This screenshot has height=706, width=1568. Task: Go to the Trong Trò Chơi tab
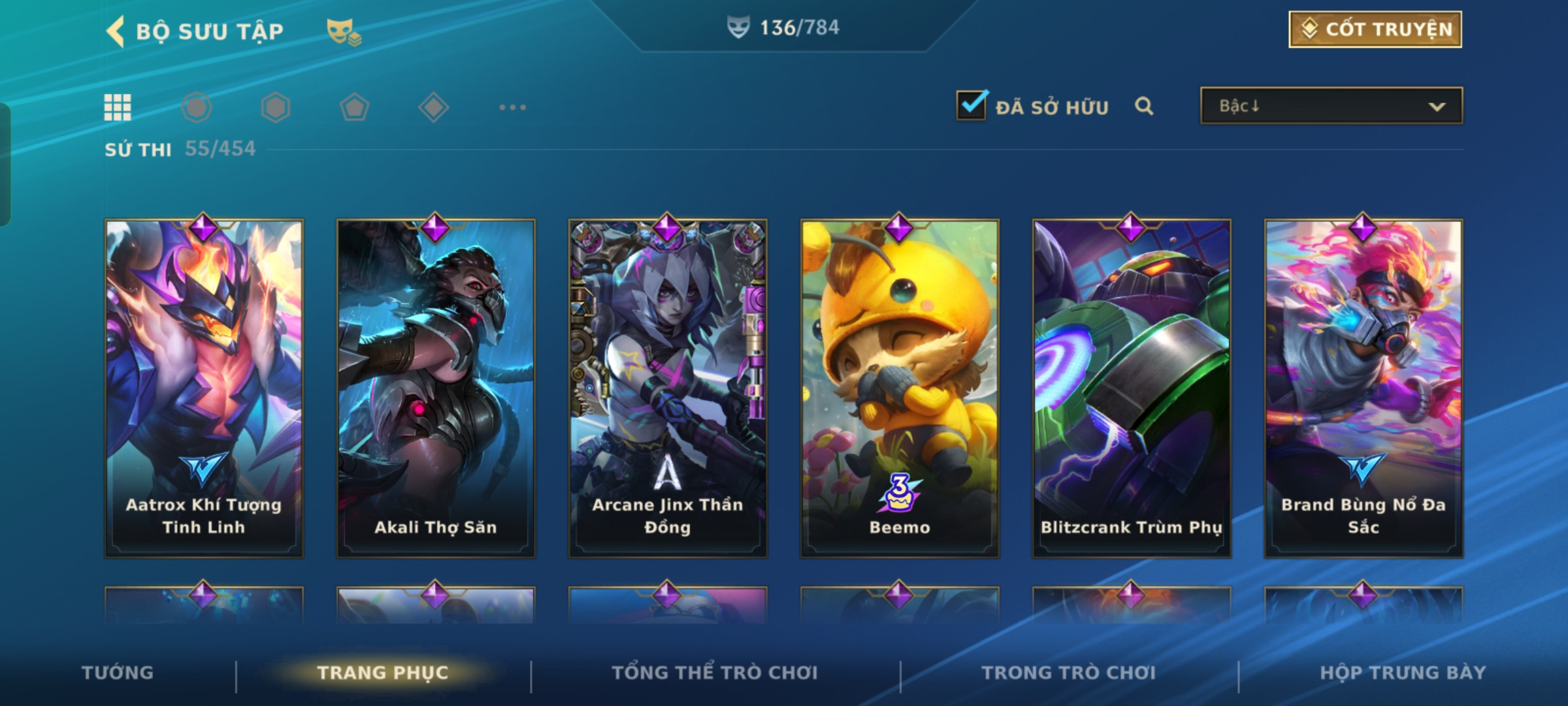1069,673
